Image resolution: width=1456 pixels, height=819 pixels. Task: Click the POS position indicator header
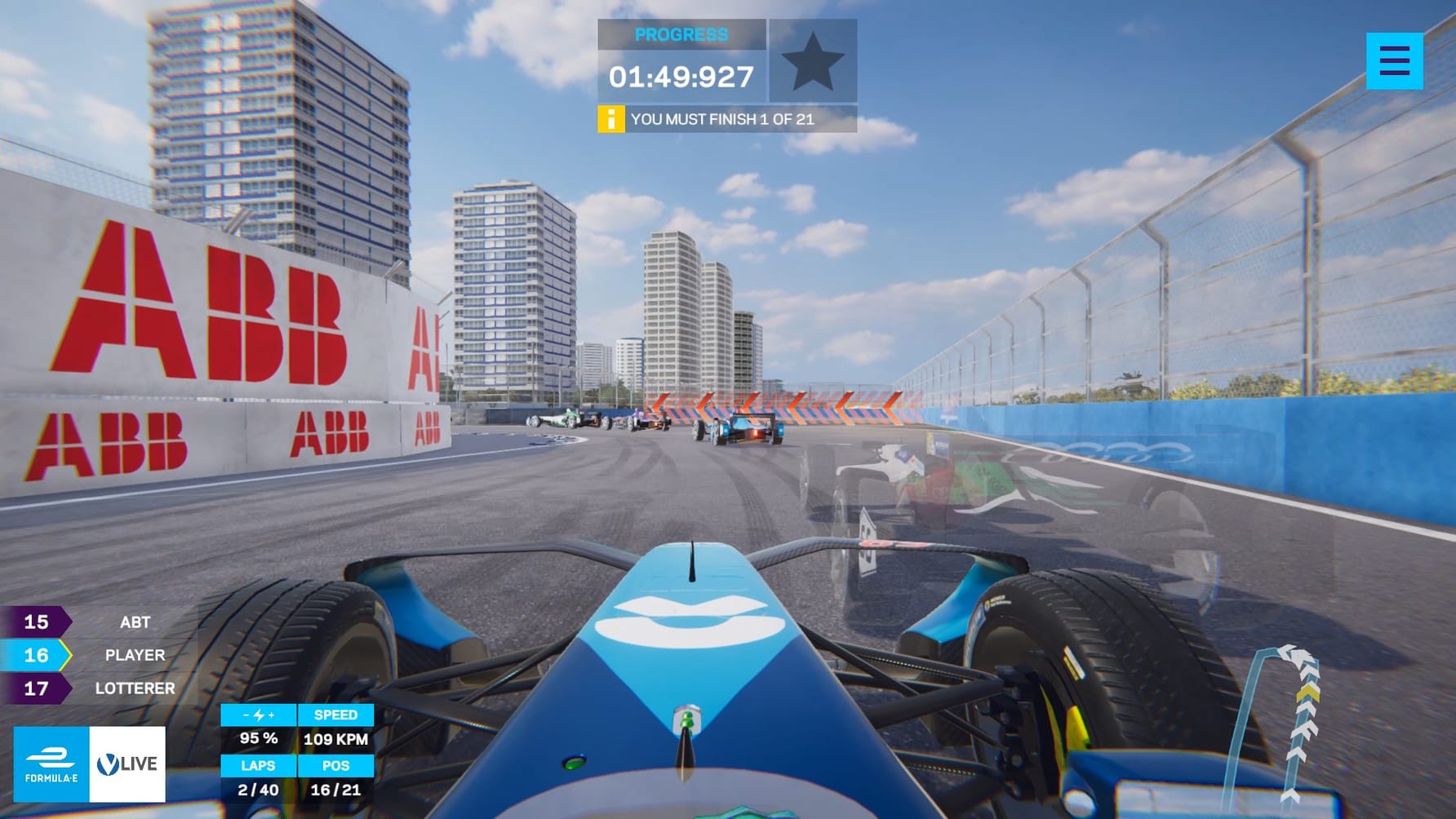335,765
